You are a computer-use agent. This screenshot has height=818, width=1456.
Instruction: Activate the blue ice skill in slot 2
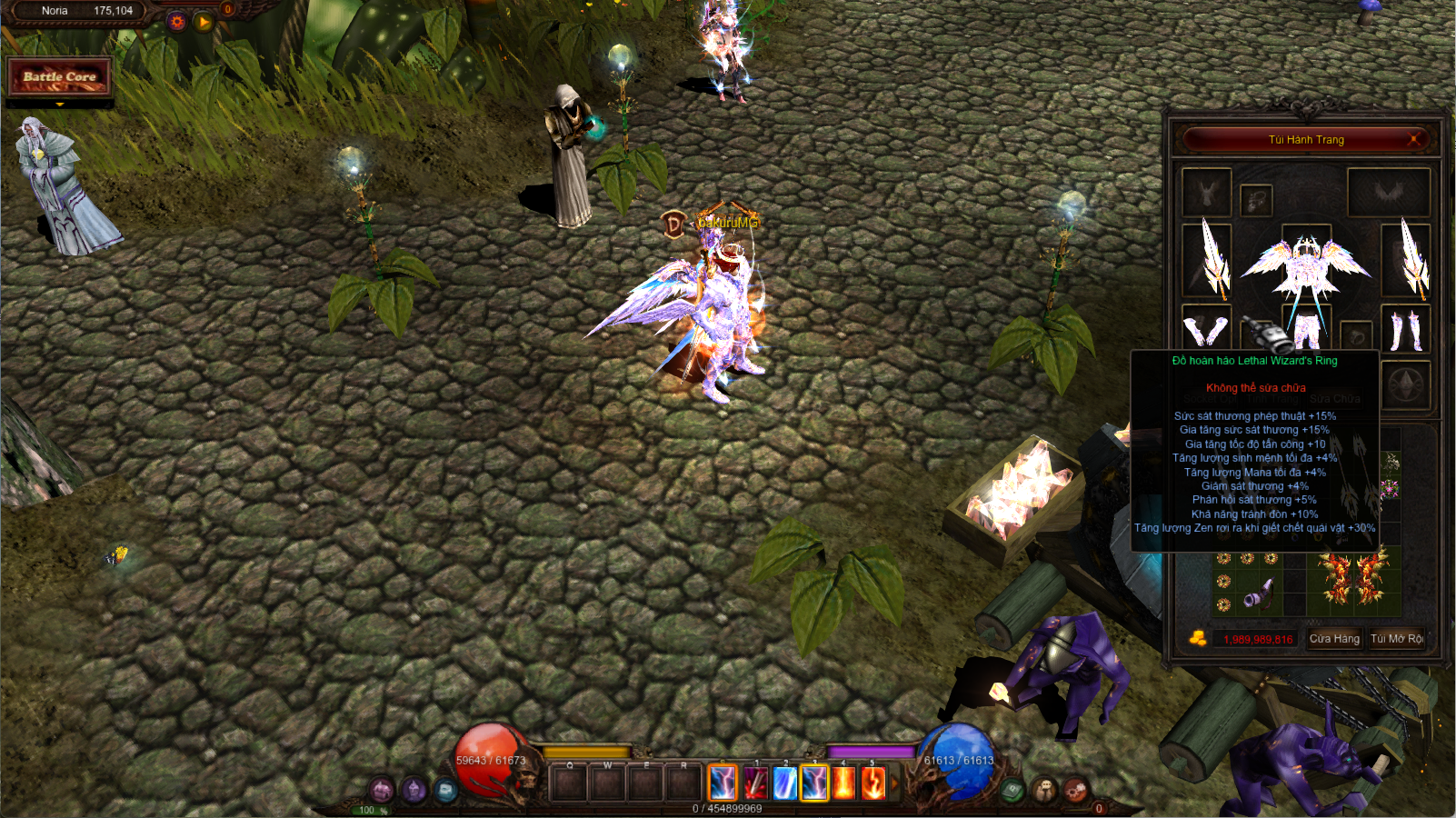pyautogui.click(x=784, y=783)
